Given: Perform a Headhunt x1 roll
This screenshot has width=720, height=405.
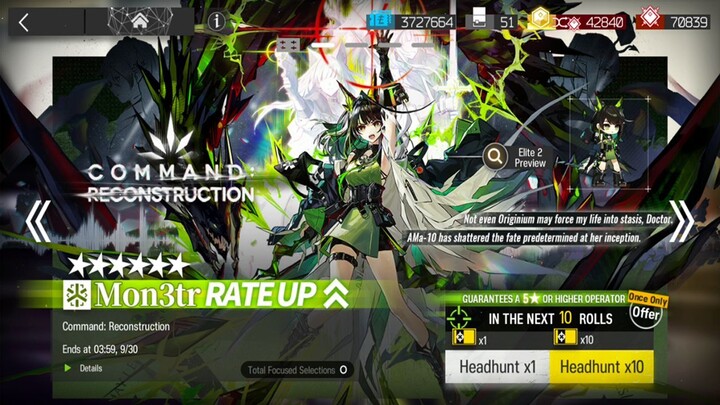Looking at the screenshot, I should point(497,368).
